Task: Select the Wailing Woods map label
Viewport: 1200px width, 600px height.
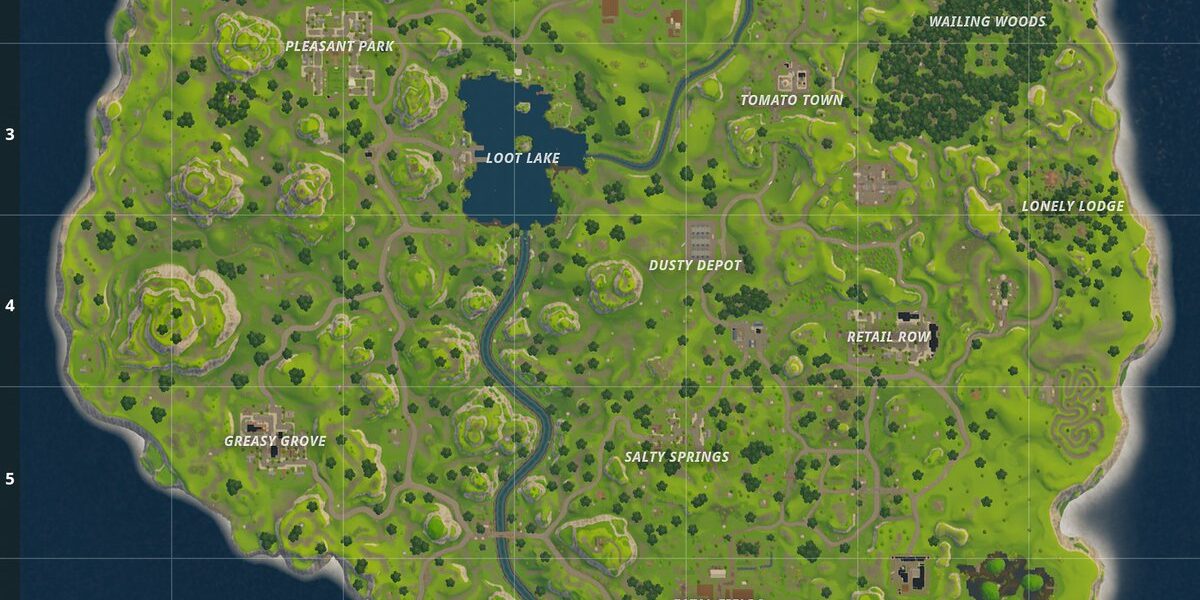Action: tap(987, 21)
